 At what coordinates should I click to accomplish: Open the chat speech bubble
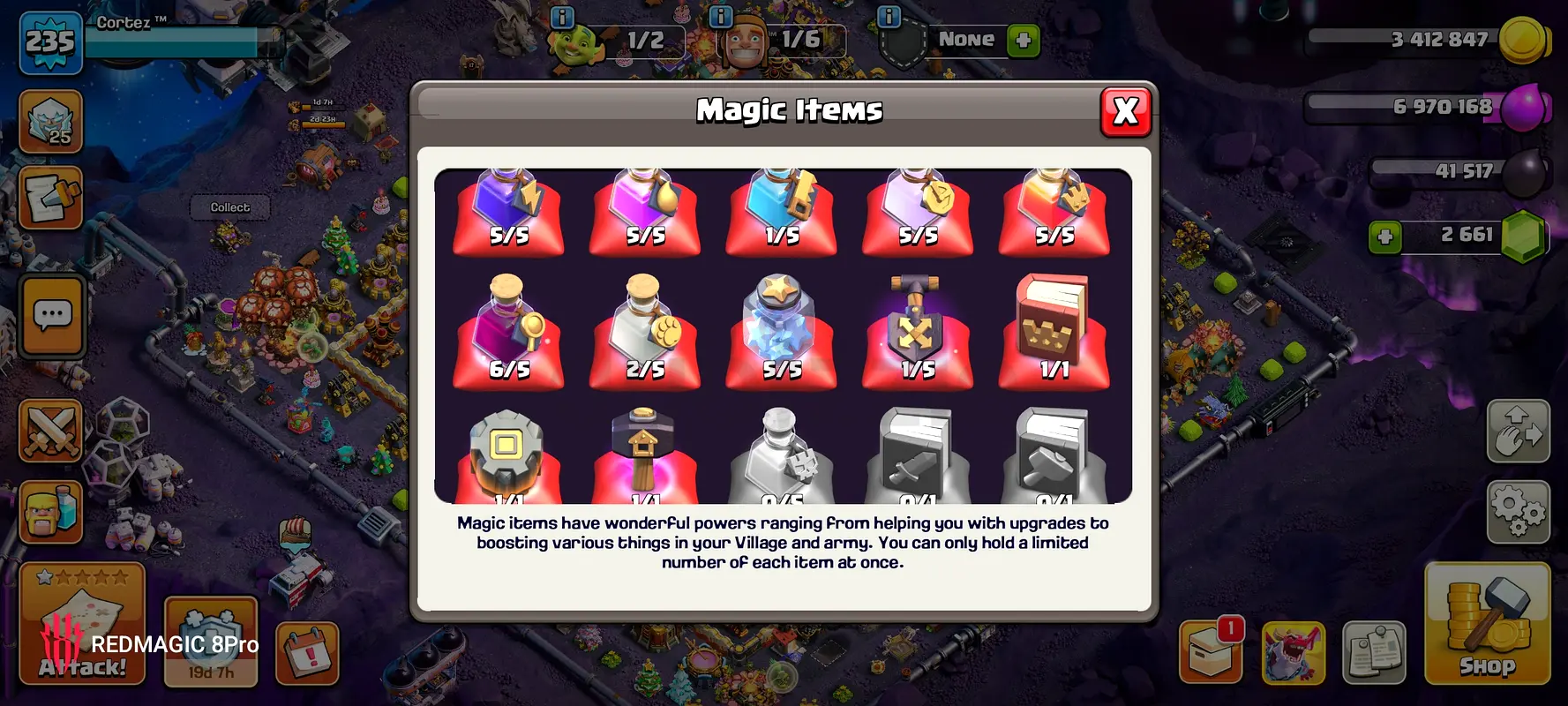pos(52,315)
